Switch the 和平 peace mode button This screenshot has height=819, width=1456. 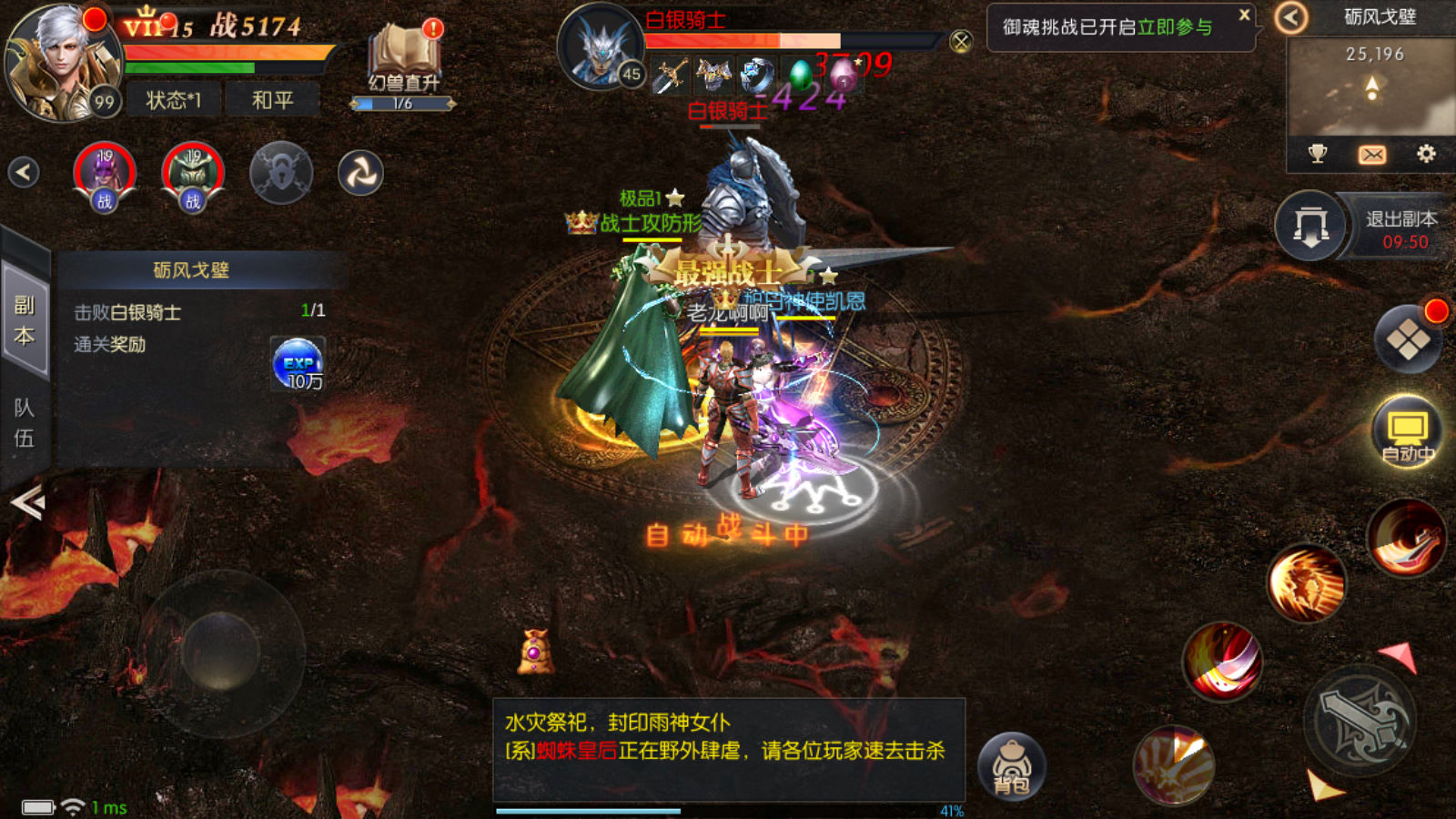tap(272, 100)
